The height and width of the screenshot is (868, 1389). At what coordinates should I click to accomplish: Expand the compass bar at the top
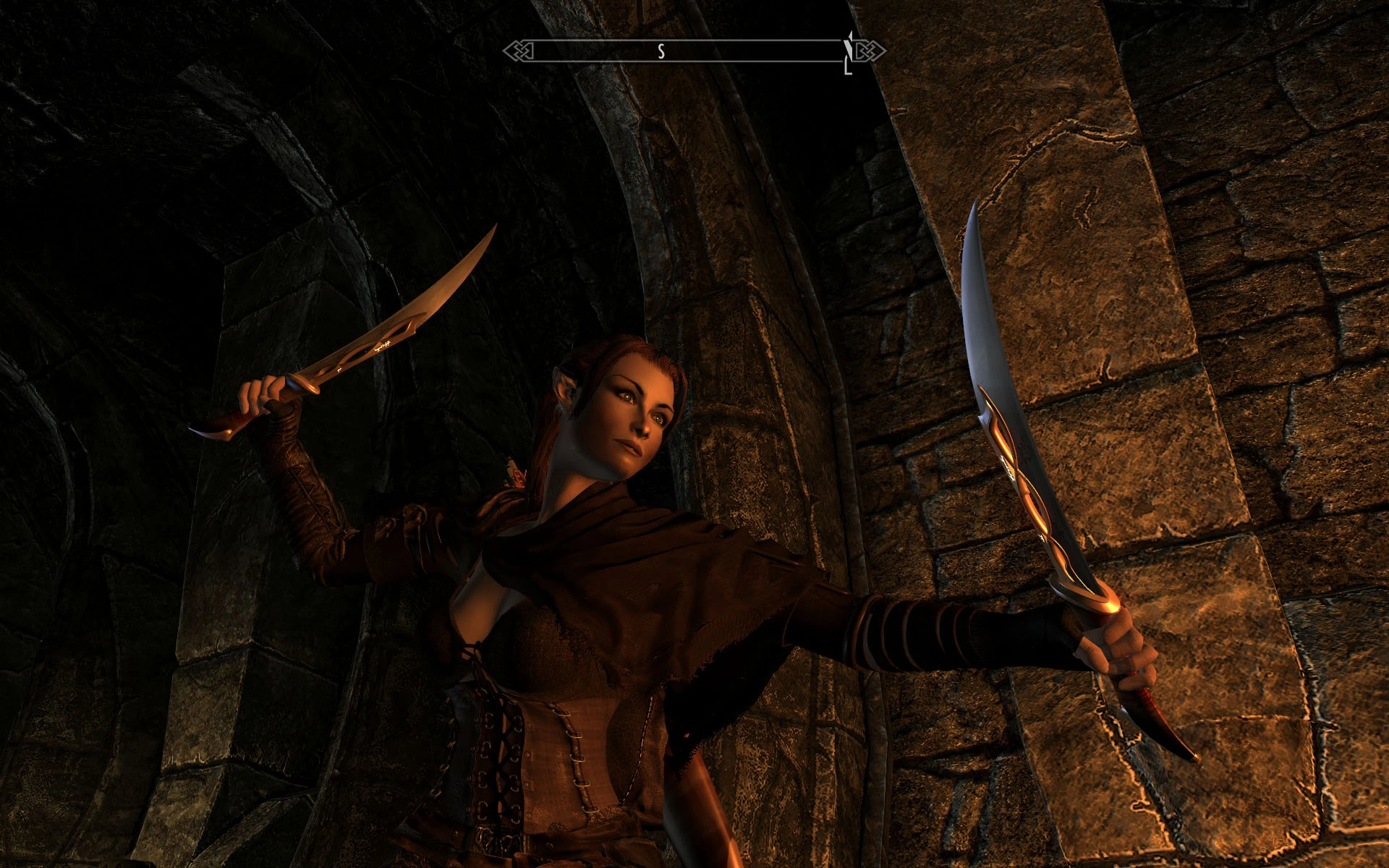(694, 51)
